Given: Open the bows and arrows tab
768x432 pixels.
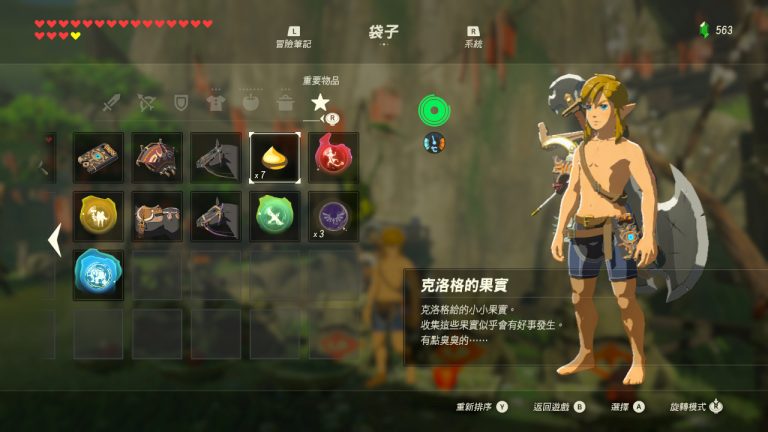Looking at the screenshot, I should [x=147, y=102].
